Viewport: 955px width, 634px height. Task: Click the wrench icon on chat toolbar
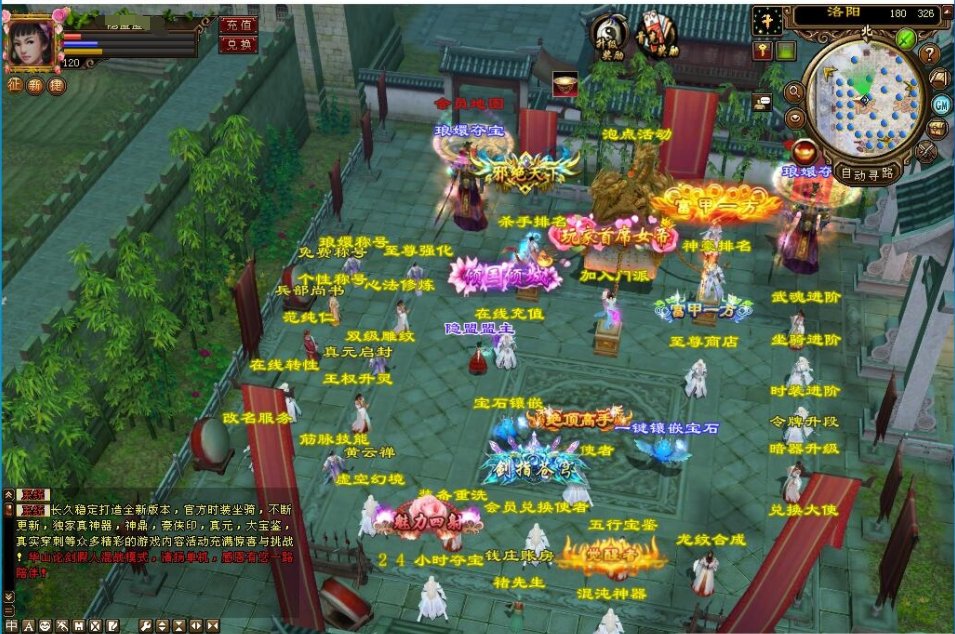pyautogui.click(x=146, y=626)
